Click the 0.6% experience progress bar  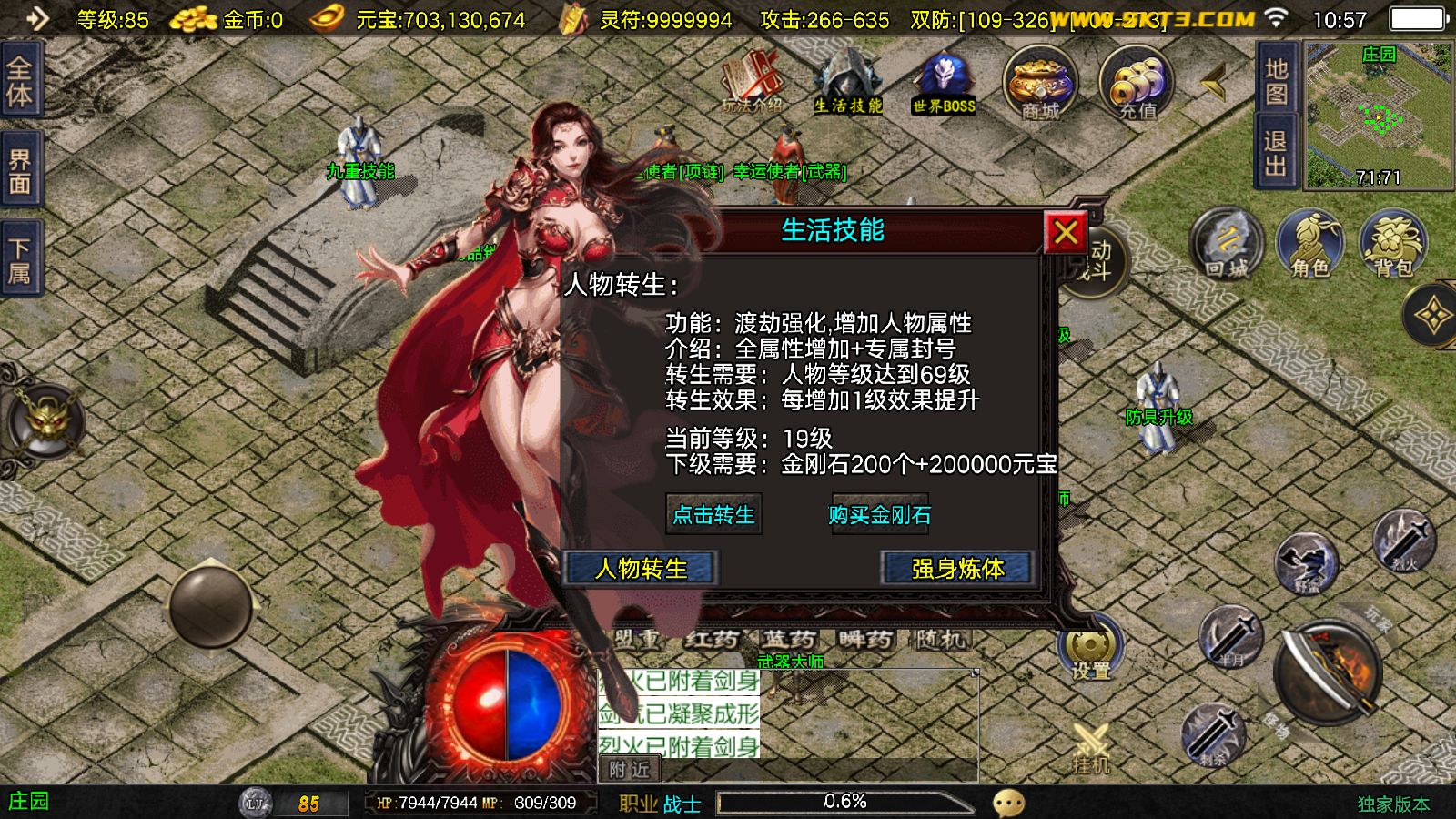pyautogui.click(x=844, y=802)
